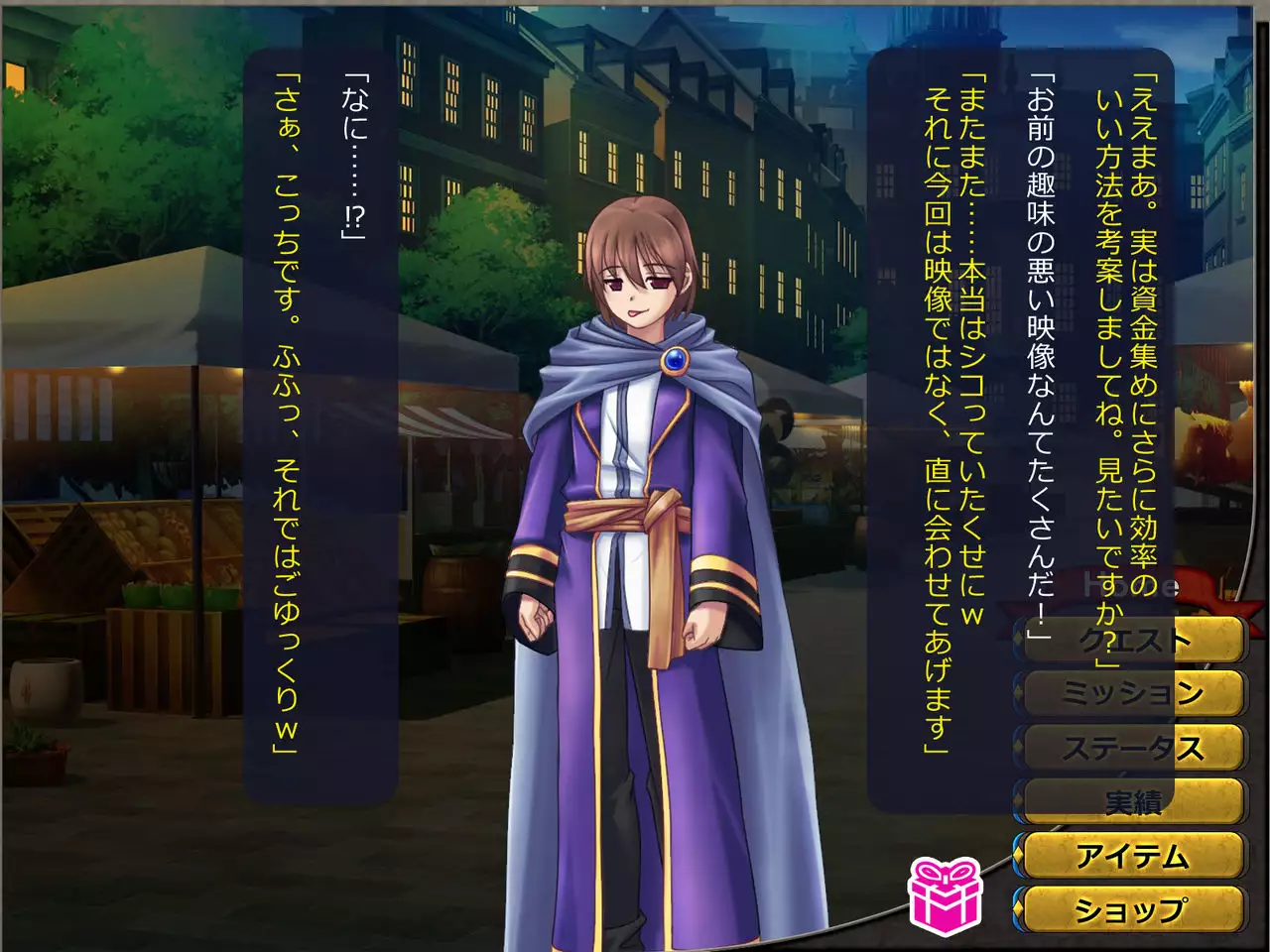Show the ステータス (Status) screen
The width and height of the screenshot is (1270, 952).
click(x=1132, y=747)
